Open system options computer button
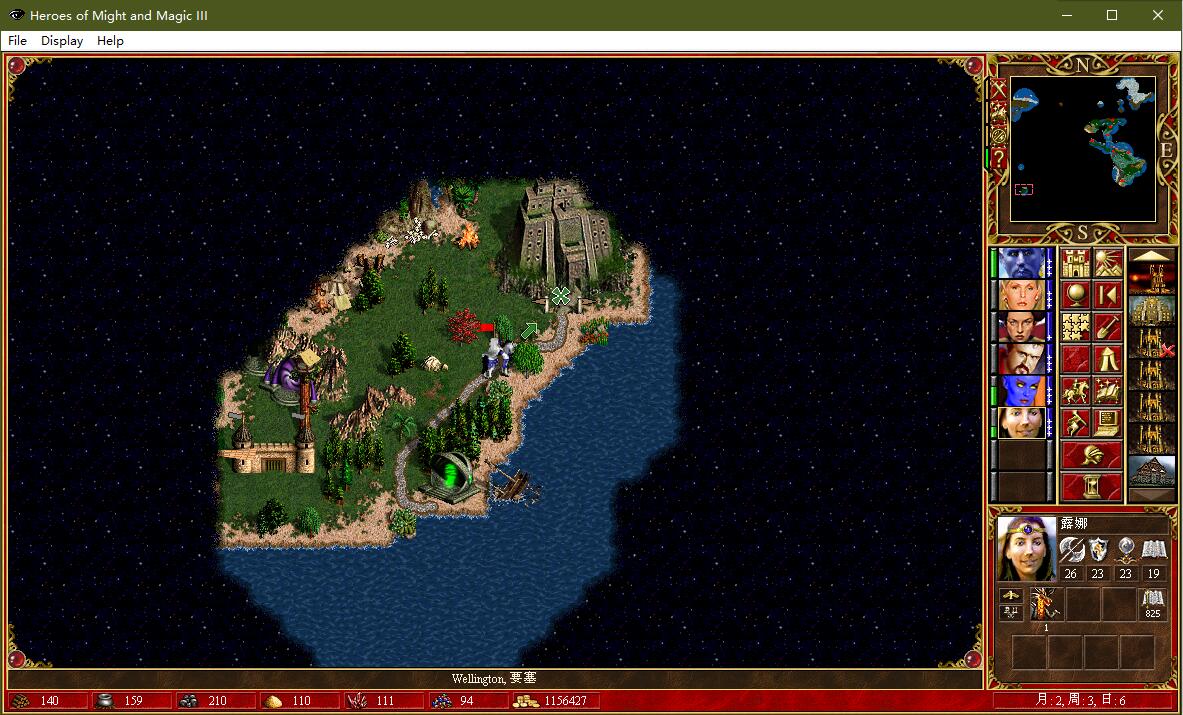Viewport: 1183px width, 715px height. [1107, 422]
